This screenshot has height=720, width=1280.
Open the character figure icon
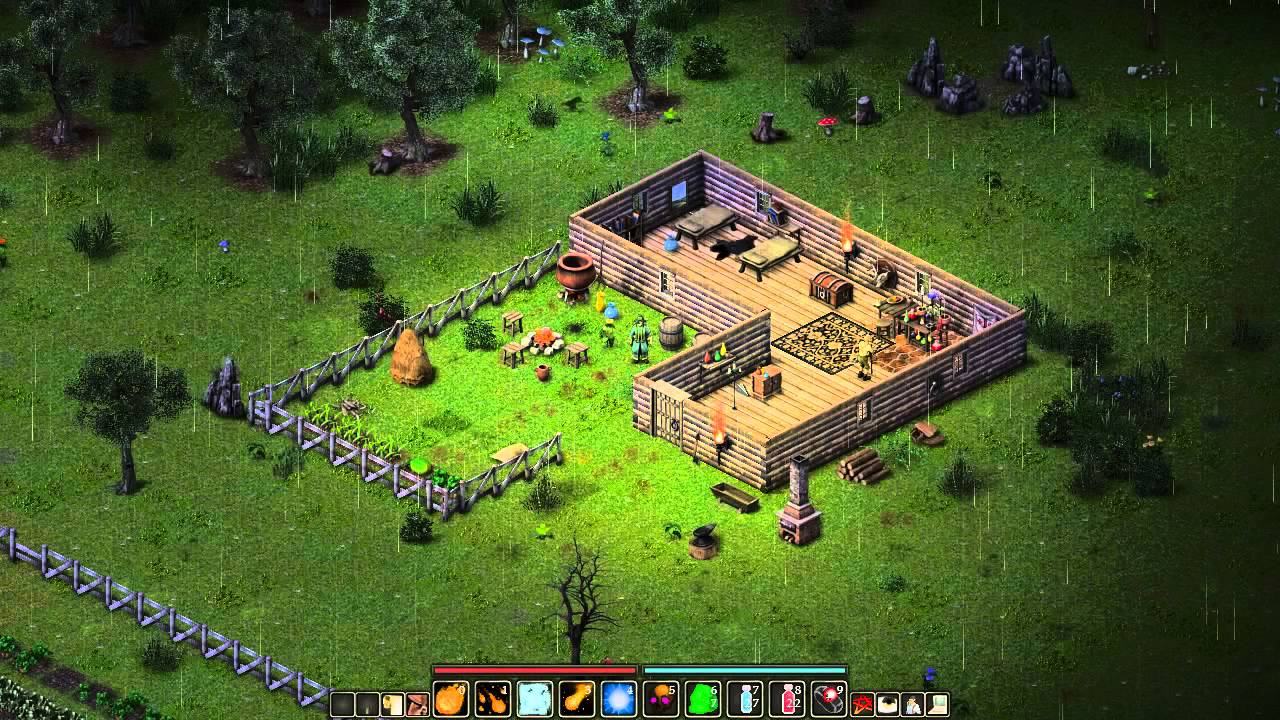coord(912,704)
